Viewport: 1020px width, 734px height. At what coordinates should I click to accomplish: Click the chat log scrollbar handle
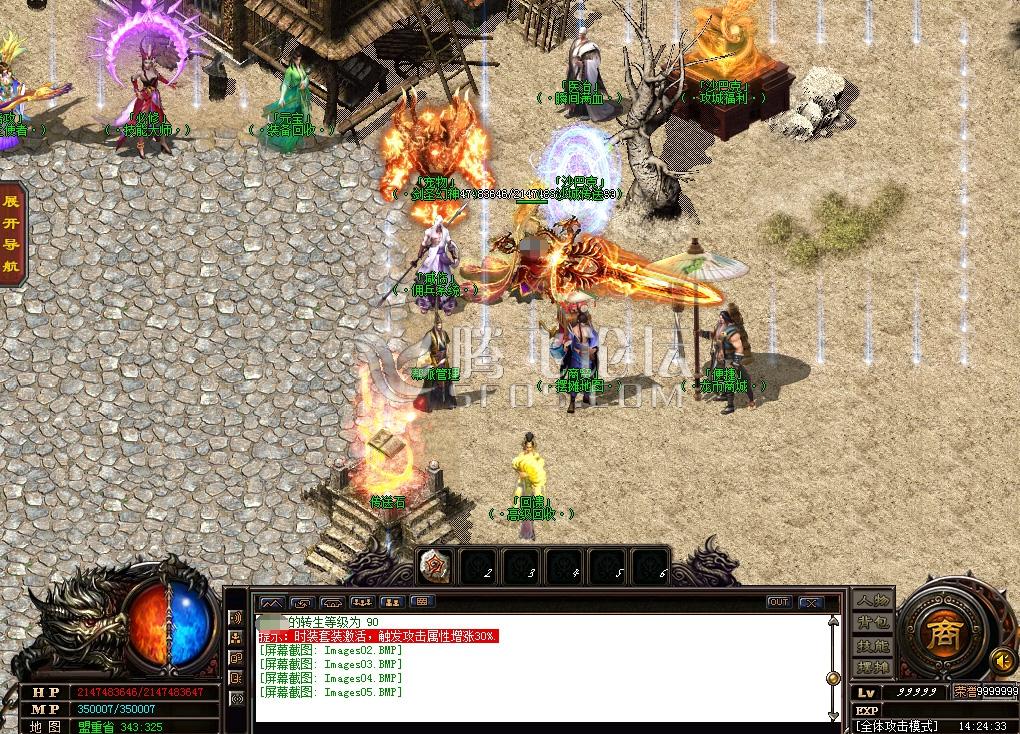832,678
